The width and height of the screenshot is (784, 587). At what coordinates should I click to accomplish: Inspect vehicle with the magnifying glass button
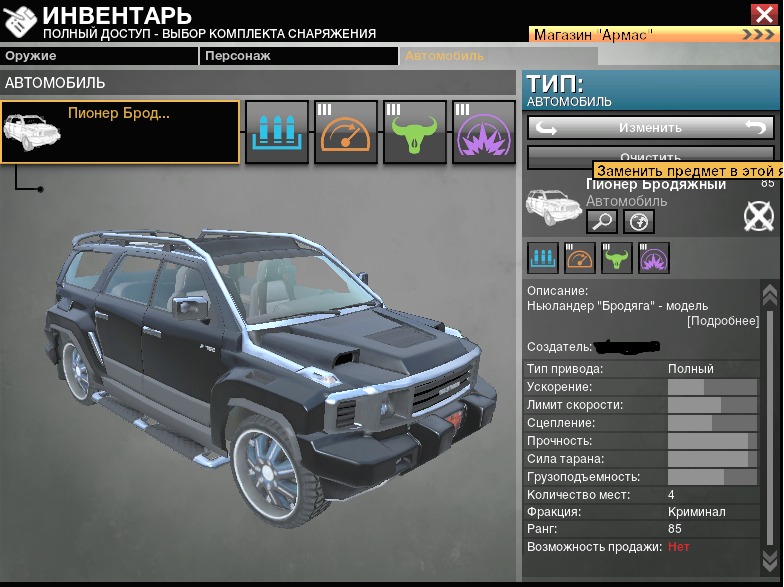point(602,221)
